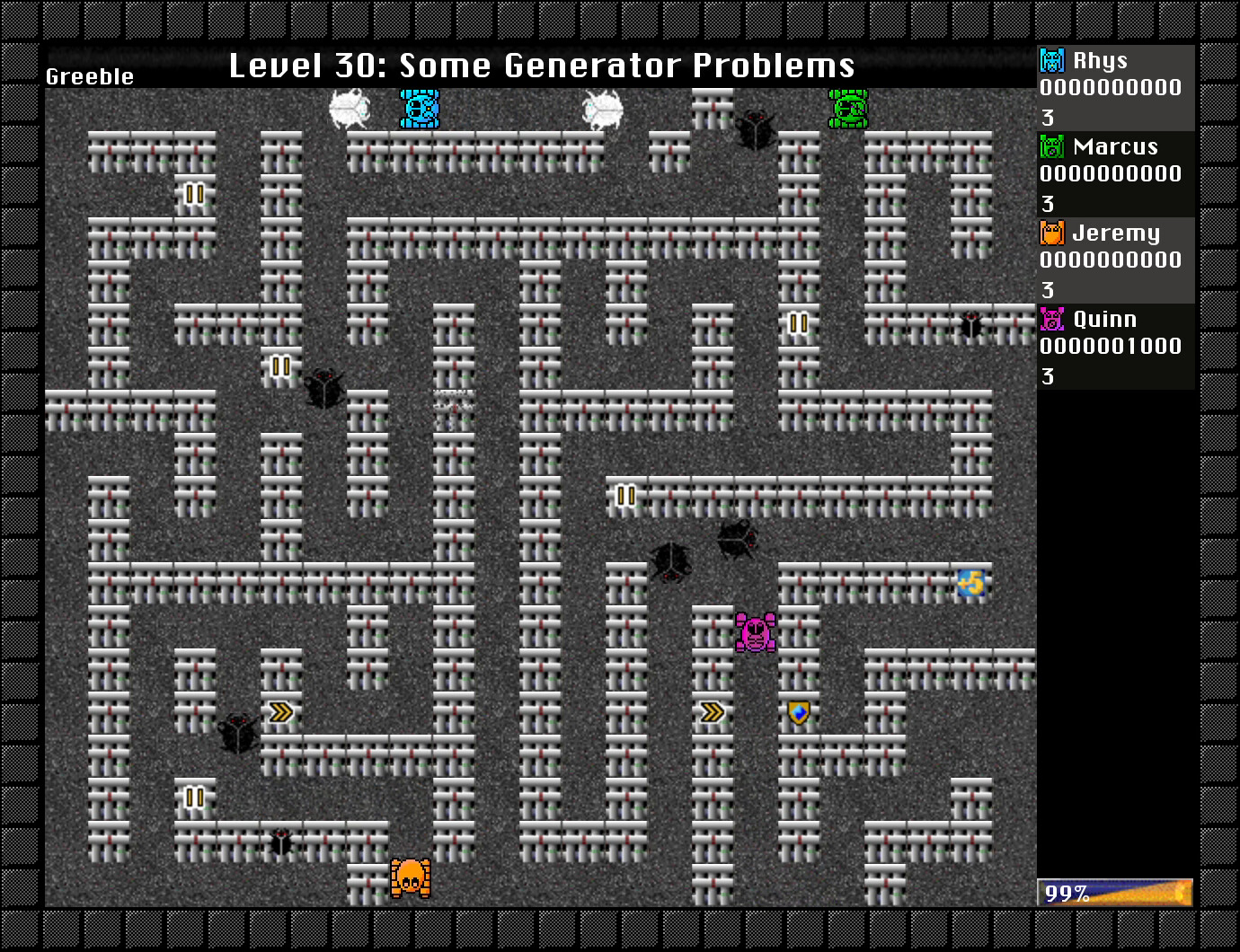Click the green tank sprite at the top
Image resolution: width=1240 pixels, height=952 pixels.
(x=848, y=108)
